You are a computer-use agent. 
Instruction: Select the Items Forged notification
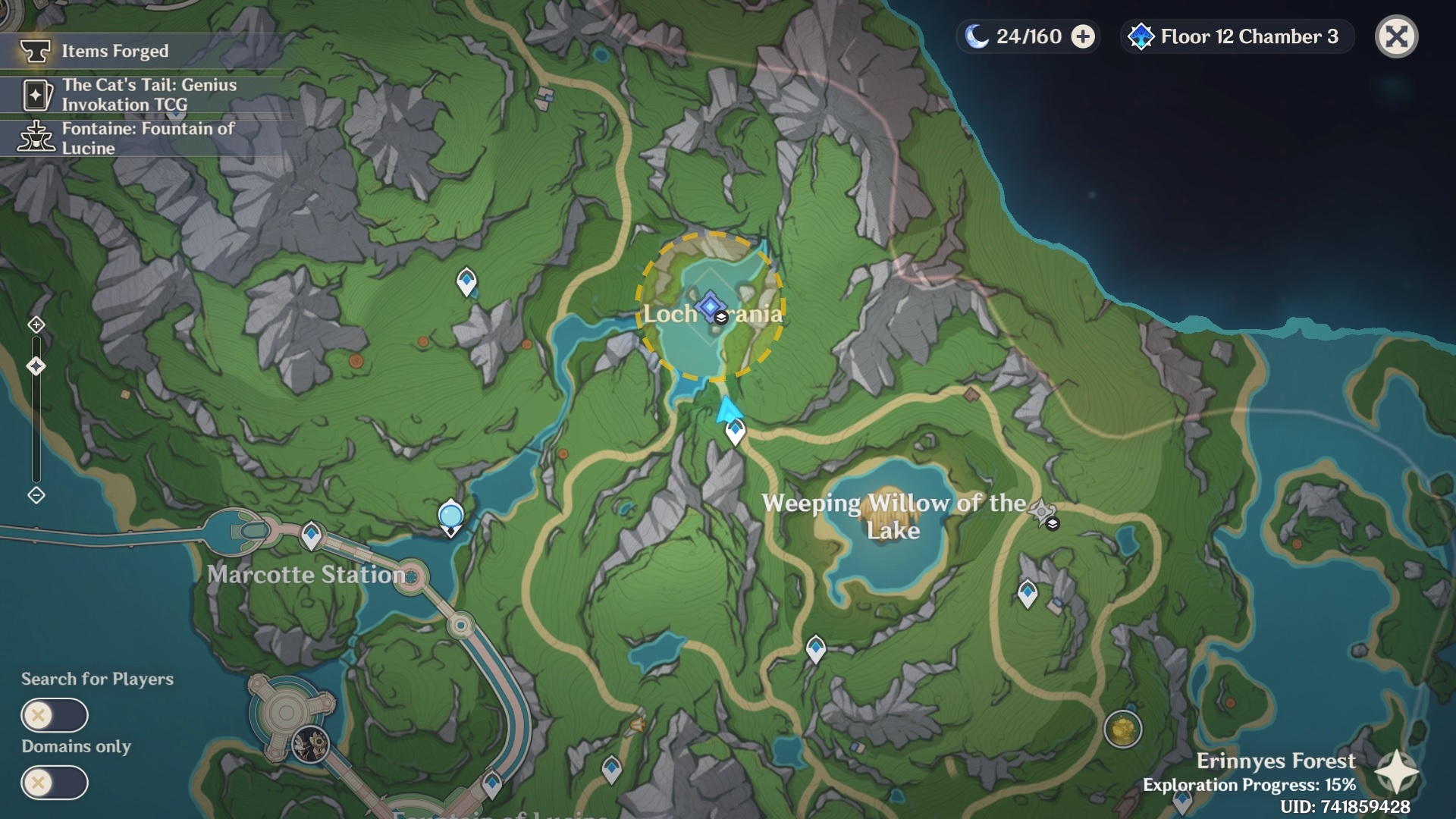pyautogui.click(x=114, y=51)
